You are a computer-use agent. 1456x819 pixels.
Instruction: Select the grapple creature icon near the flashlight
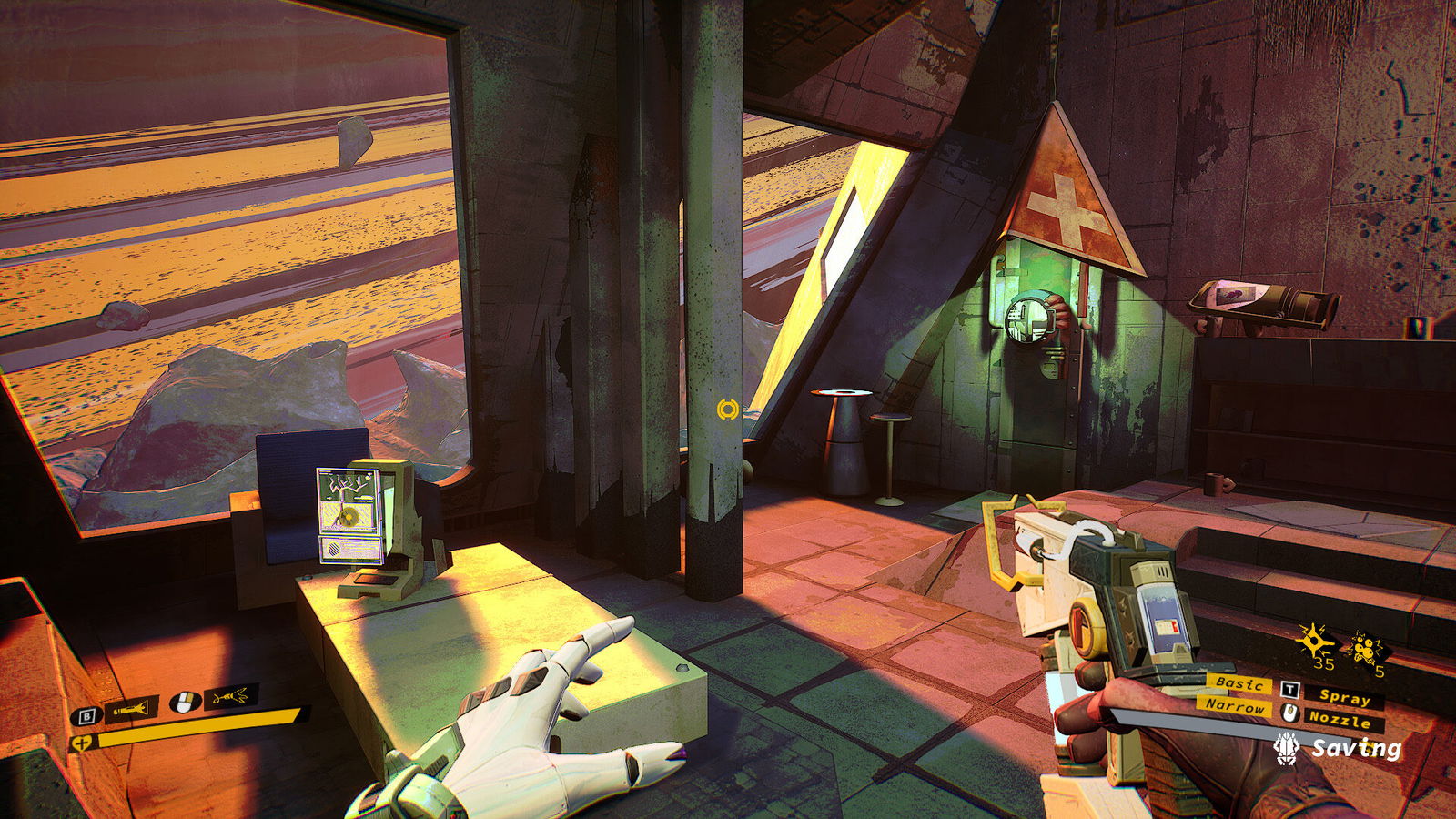pos(229,698)
